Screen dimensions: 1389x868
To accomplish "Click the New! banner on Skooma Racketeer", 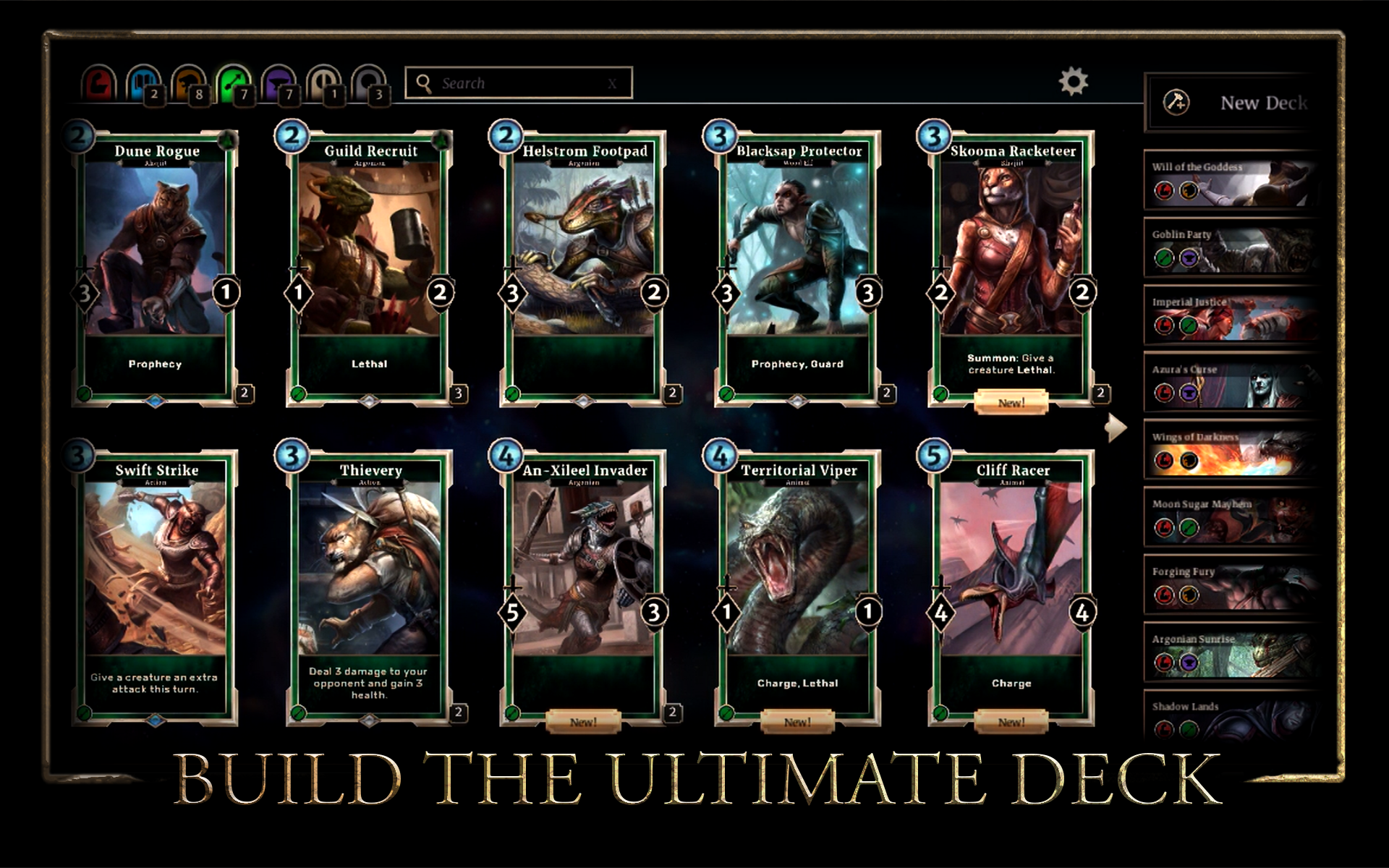I will [1011, 403].
